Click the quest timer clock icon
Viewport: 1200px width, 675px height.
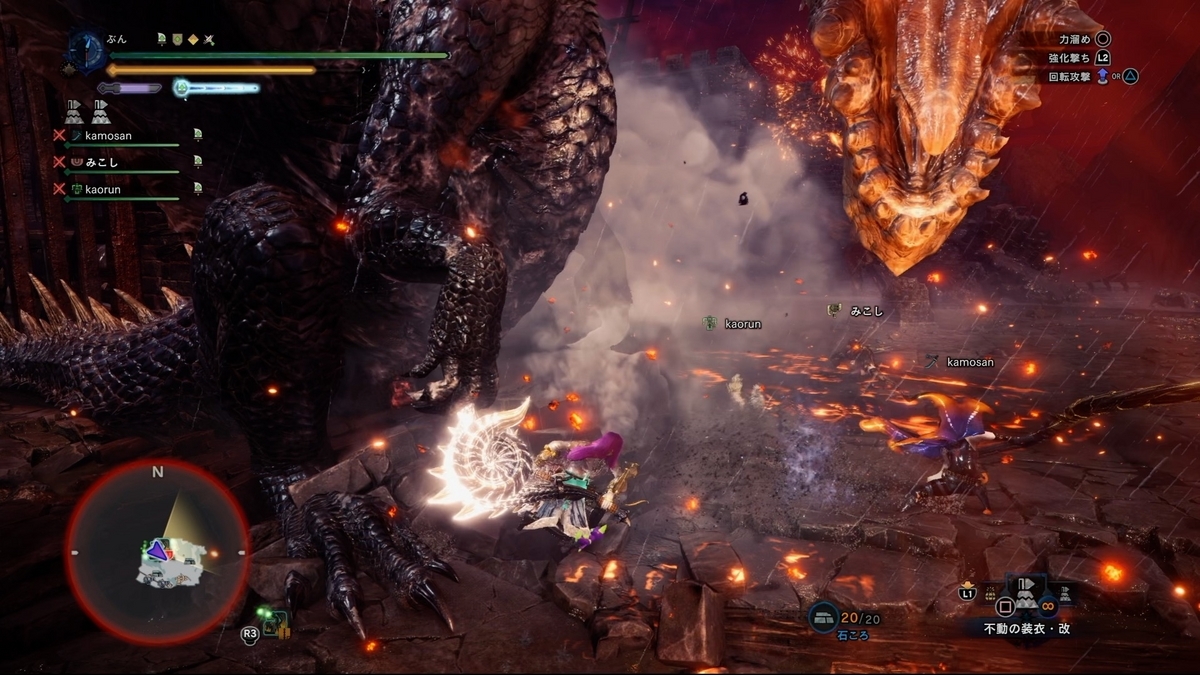click(x=87, y=51)
